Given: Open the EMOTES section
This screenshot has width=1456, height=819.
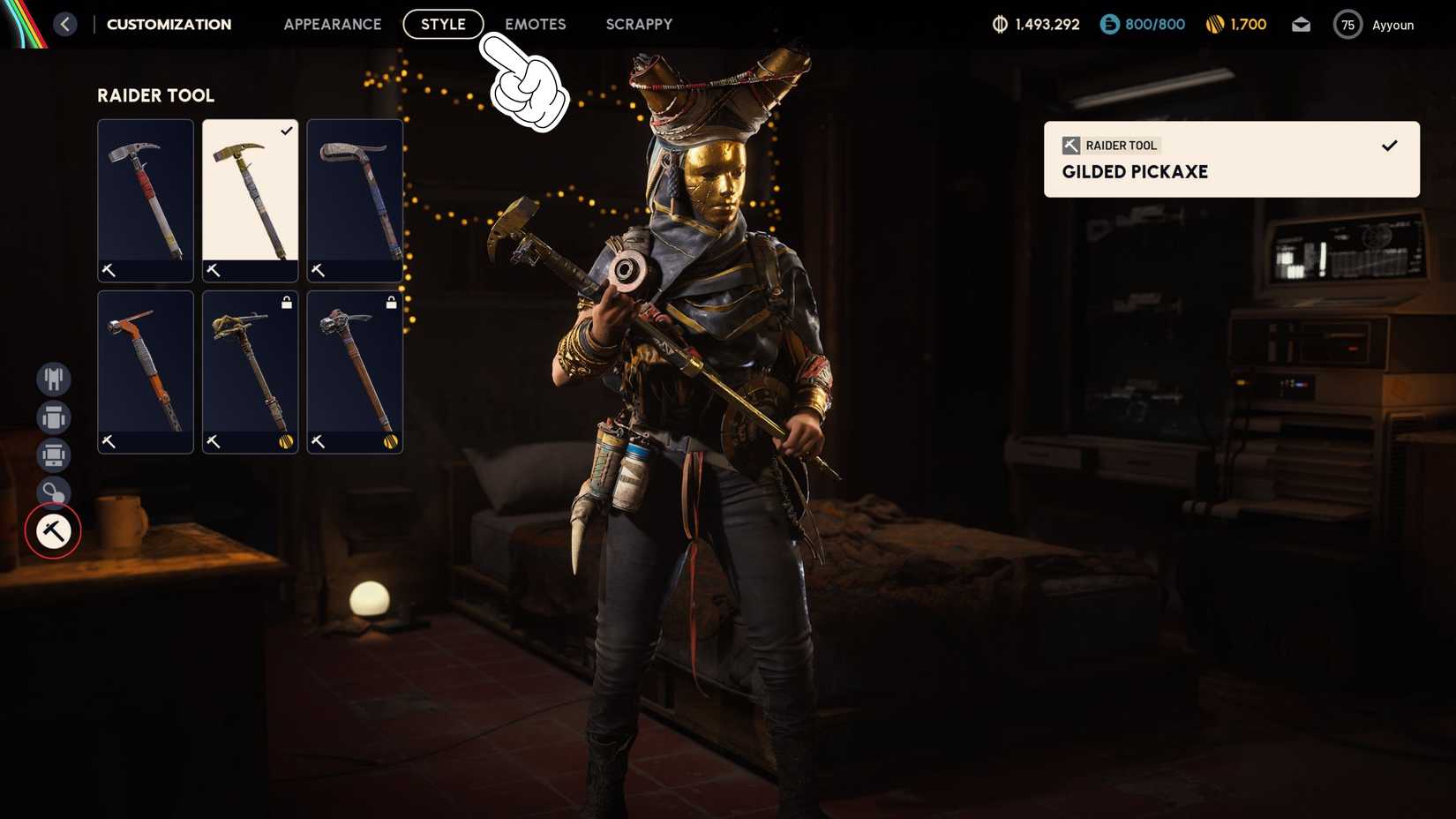Looking at the screenshot, I should coord(536,24).
